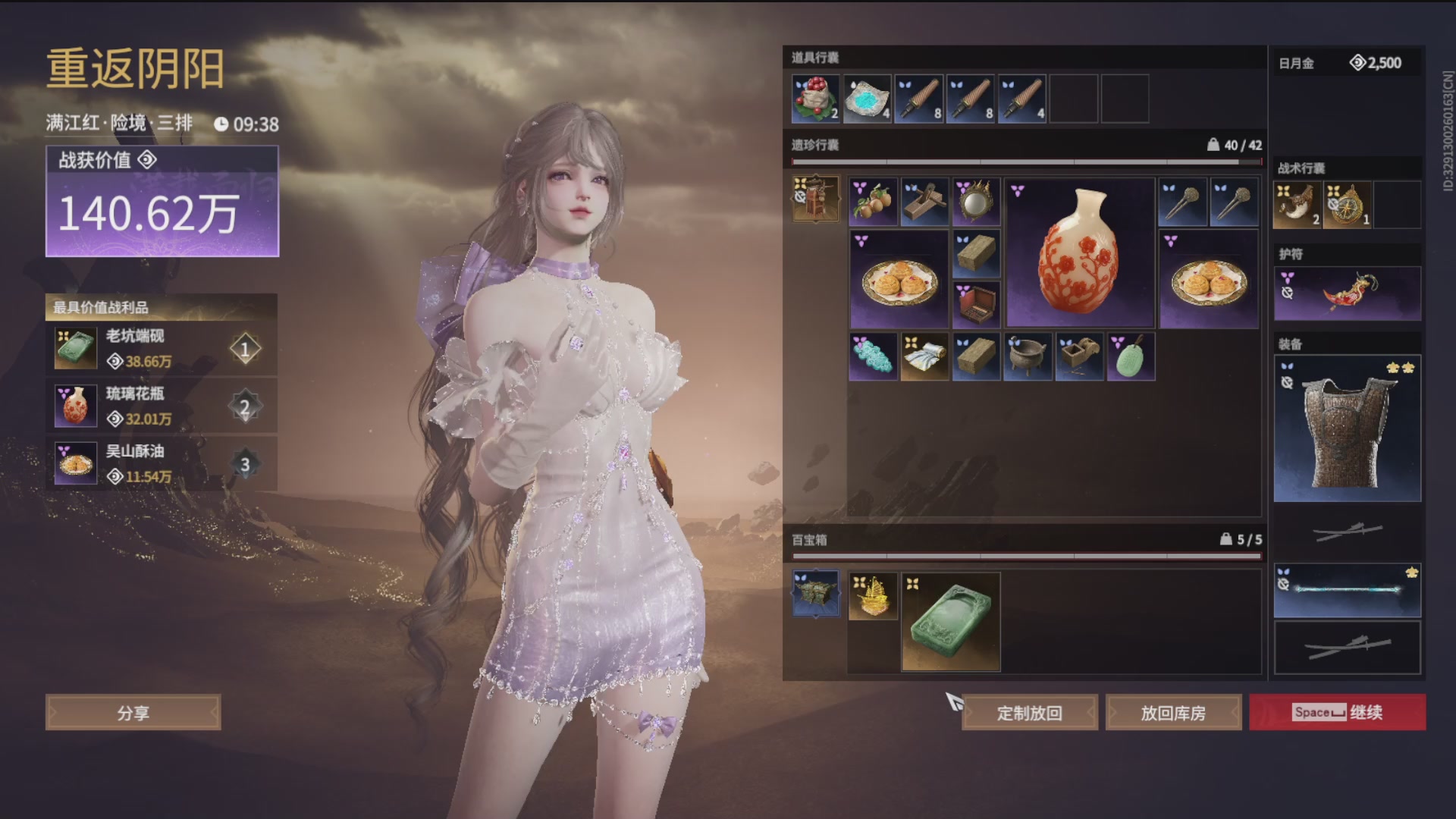Open 琉璃花瓶 second loot entry

161,406
